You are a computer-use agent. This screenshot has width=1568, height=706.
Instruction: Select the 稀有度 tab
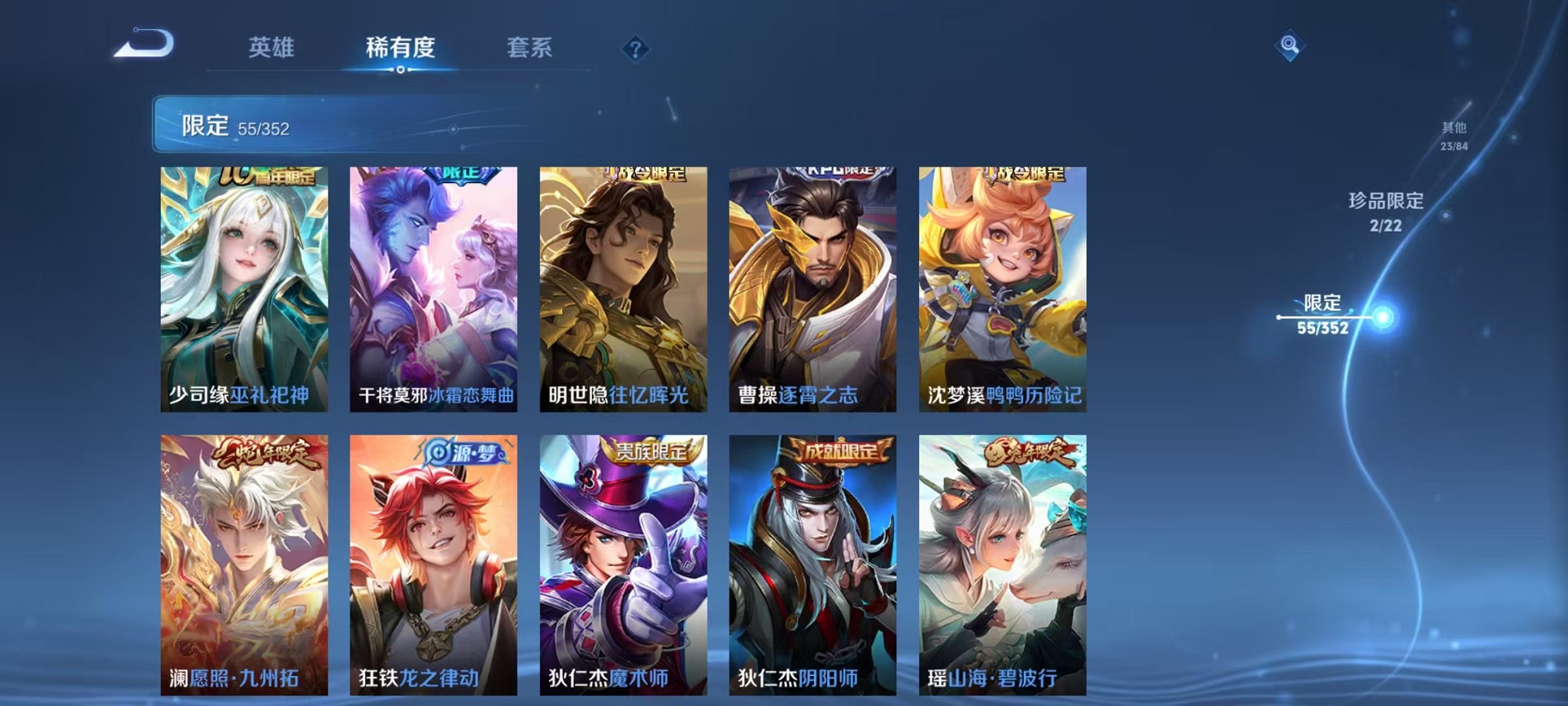[402, 48]
